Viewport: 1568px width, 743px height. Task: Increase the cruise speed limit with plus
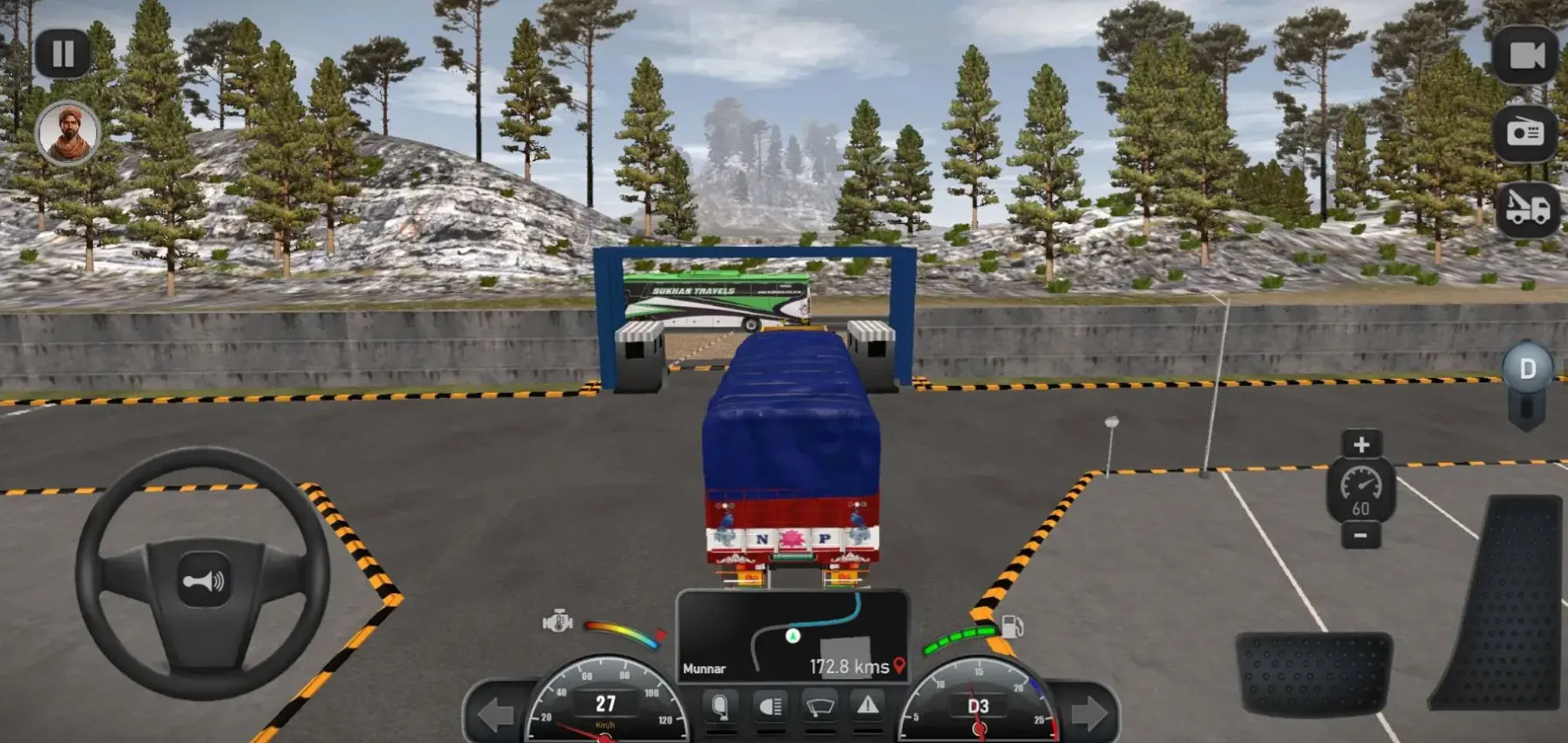(1361, 445)
